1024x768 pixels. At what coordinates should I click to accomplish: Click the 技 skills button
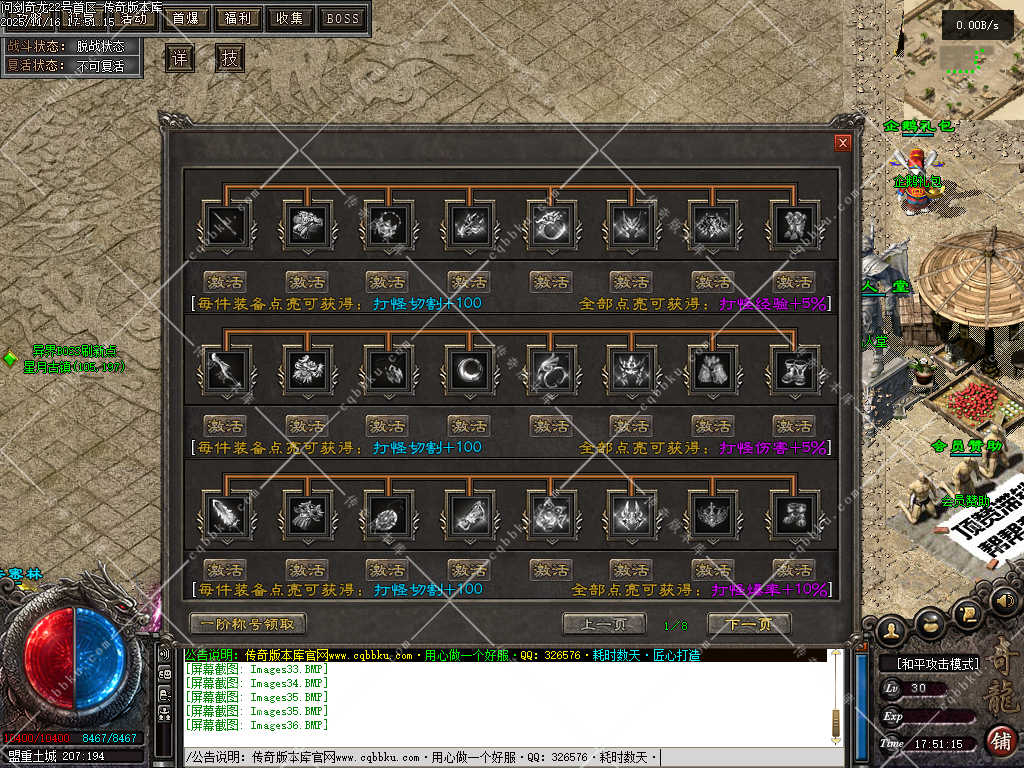[230, 59]
